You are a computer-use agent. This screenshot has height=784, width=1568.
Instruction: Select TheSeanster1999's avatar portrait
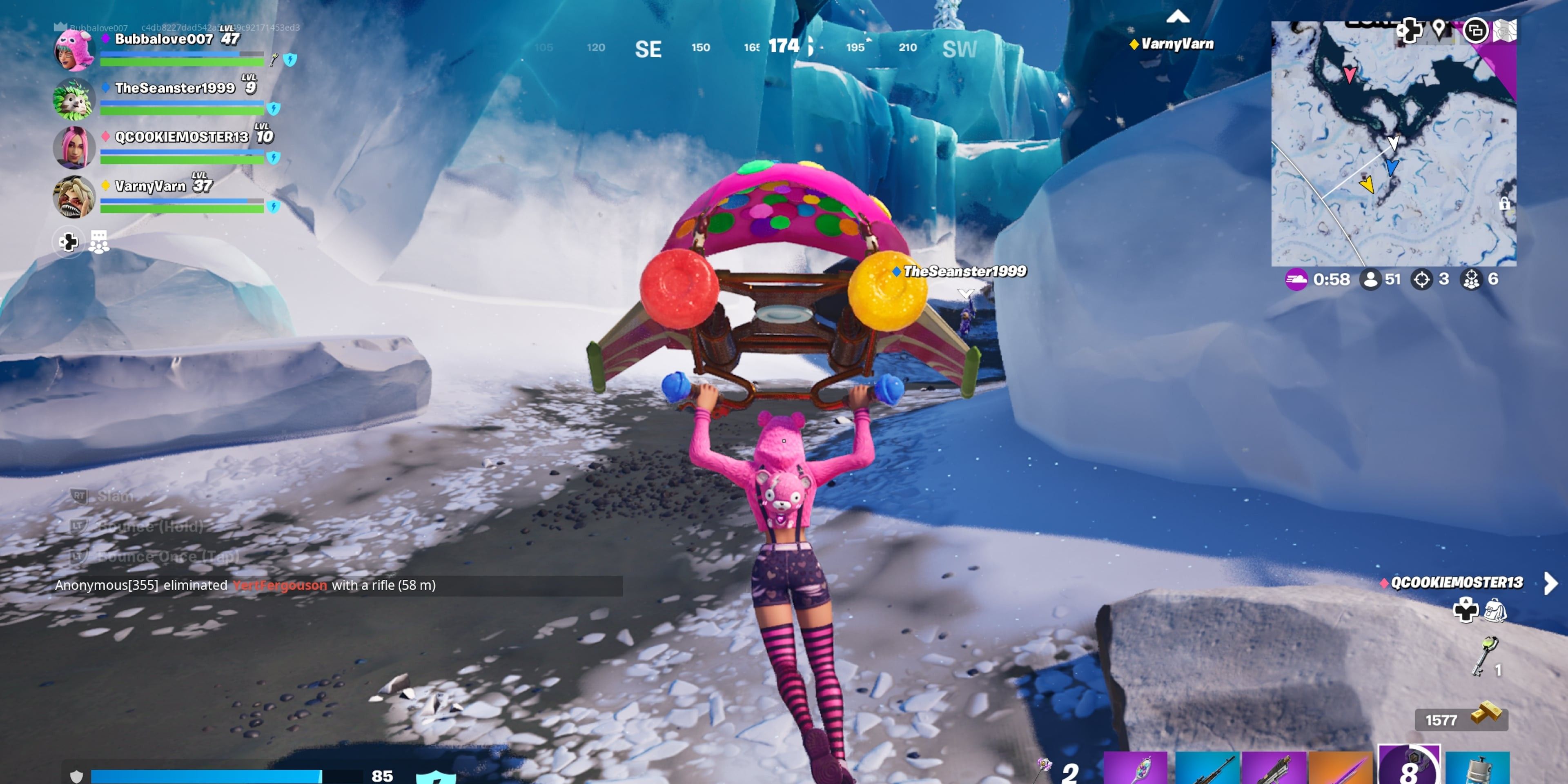point(74,98)
